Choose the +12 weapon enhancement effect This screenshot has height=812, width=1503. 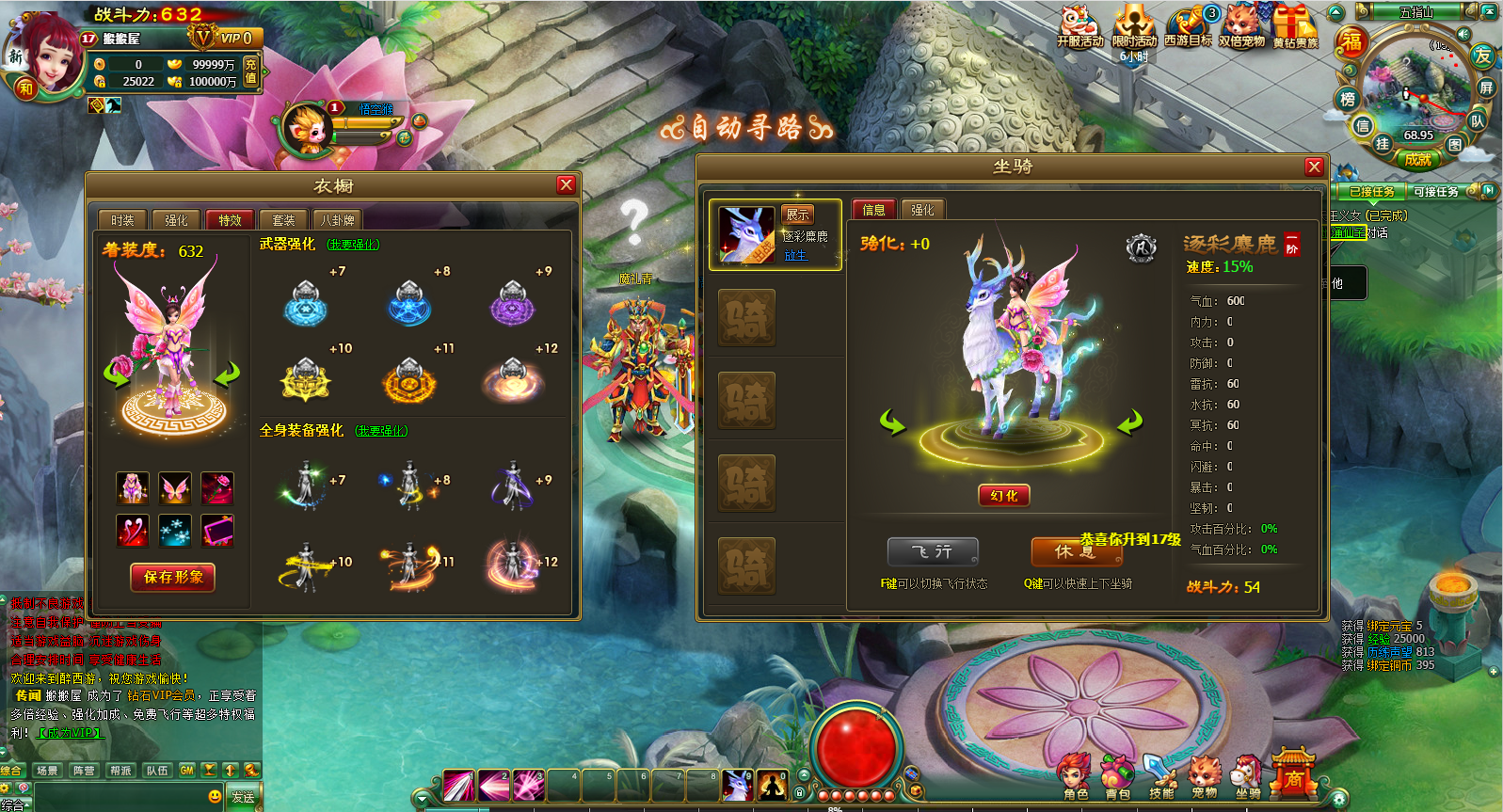click(x=514, y=379)
